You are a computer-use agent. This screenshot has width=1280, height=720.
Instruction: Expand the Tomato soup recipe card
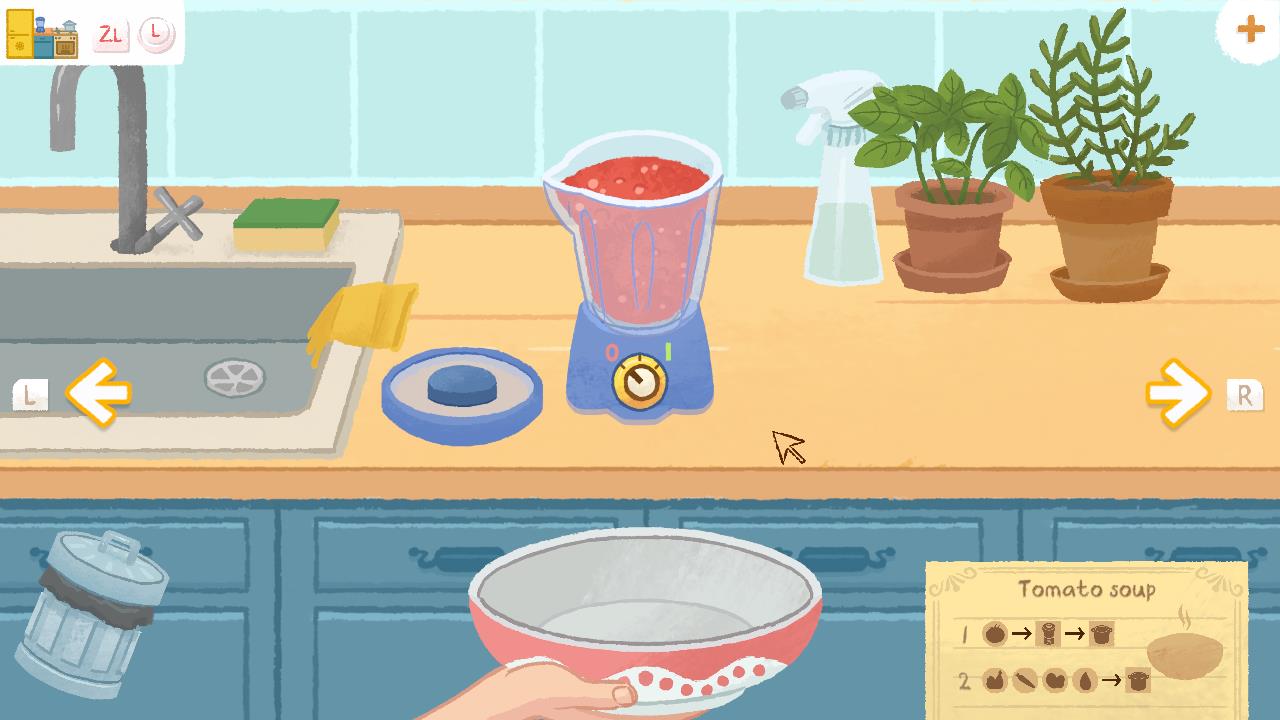tap(1085, 590)
